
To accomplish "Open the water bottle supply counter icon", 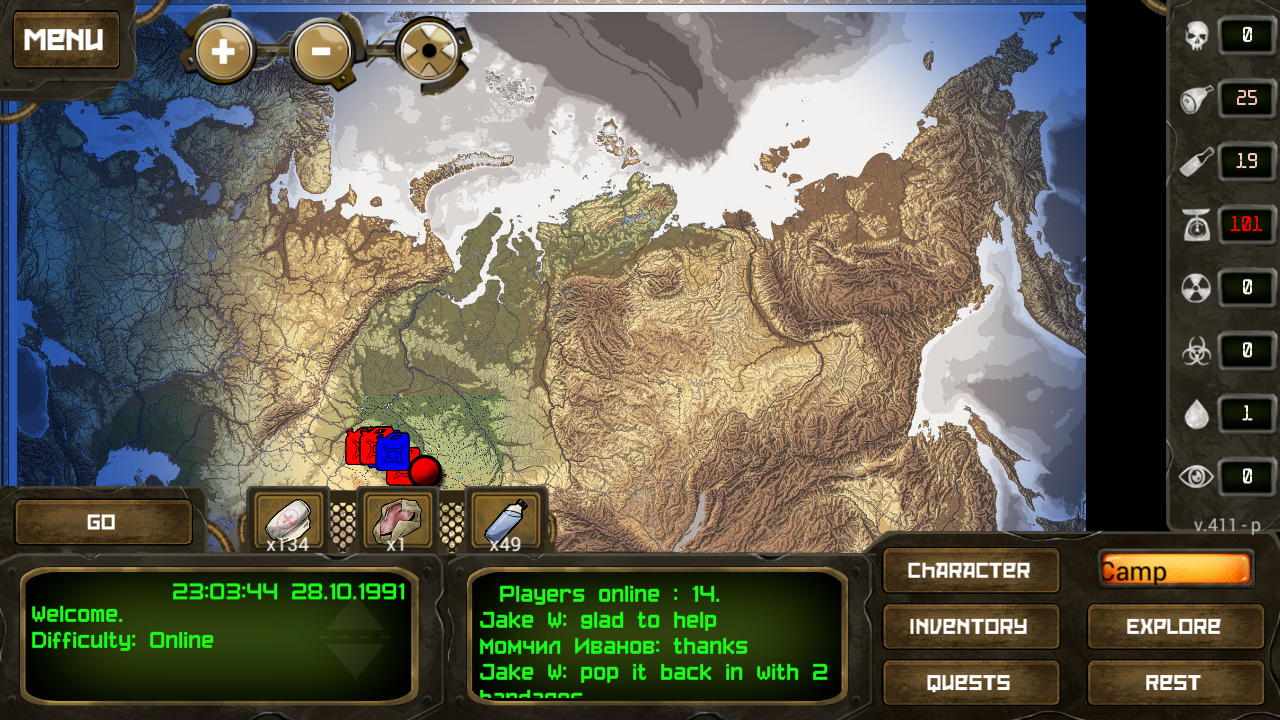I will tap(1196, 162).
